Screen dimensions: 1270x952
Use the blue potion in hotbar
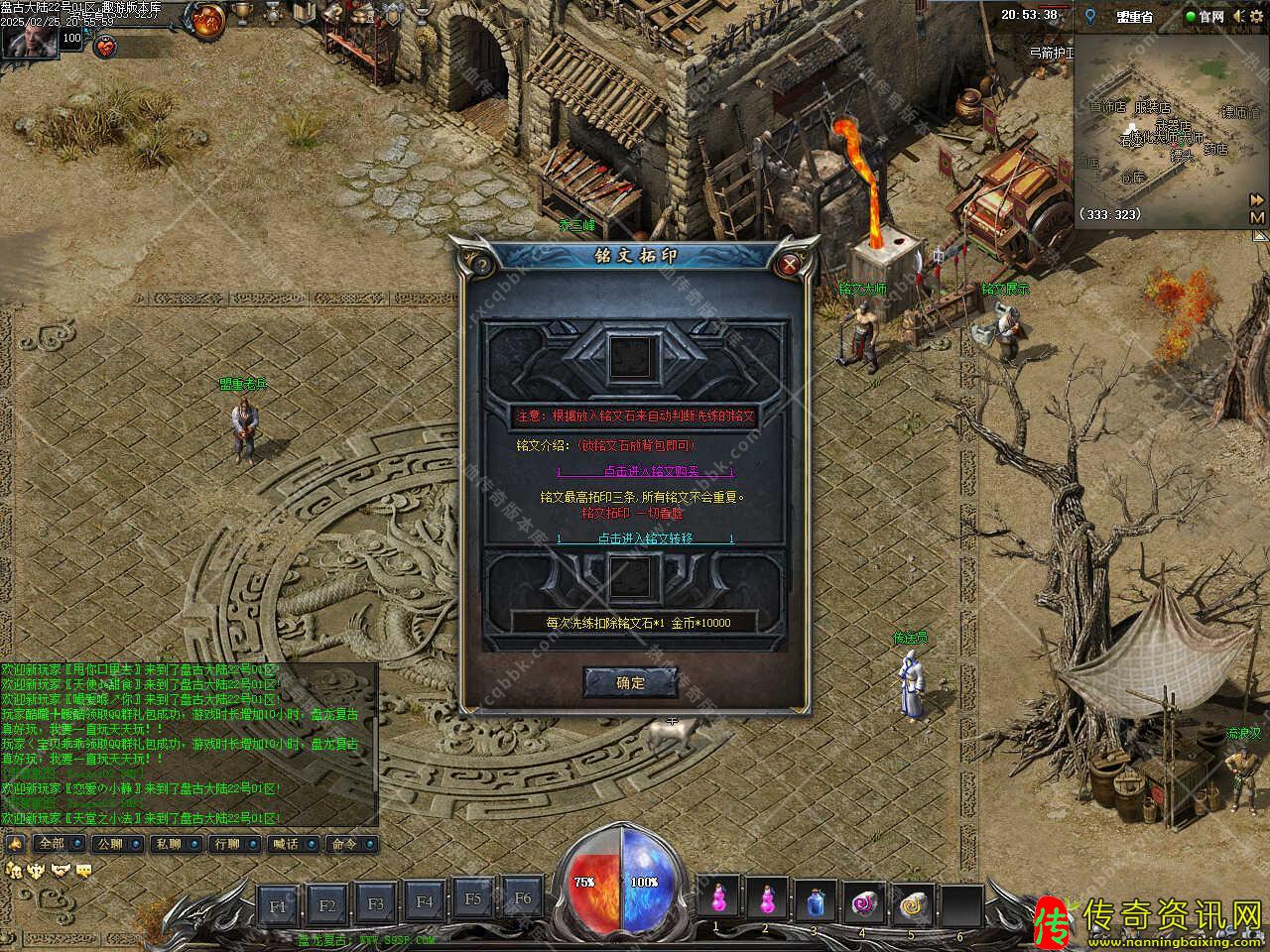816,900
